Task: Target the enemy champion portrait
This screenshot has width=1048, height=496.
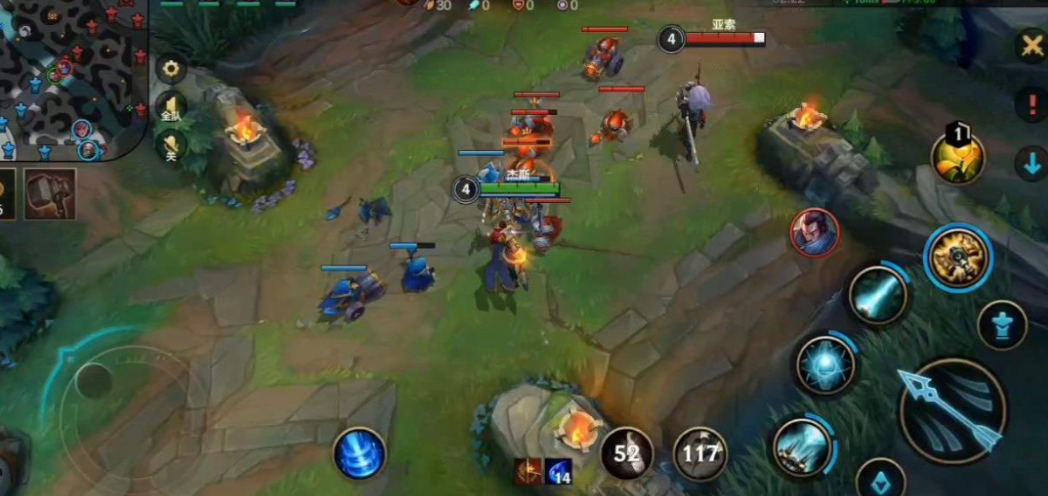Action: [814, 233]
